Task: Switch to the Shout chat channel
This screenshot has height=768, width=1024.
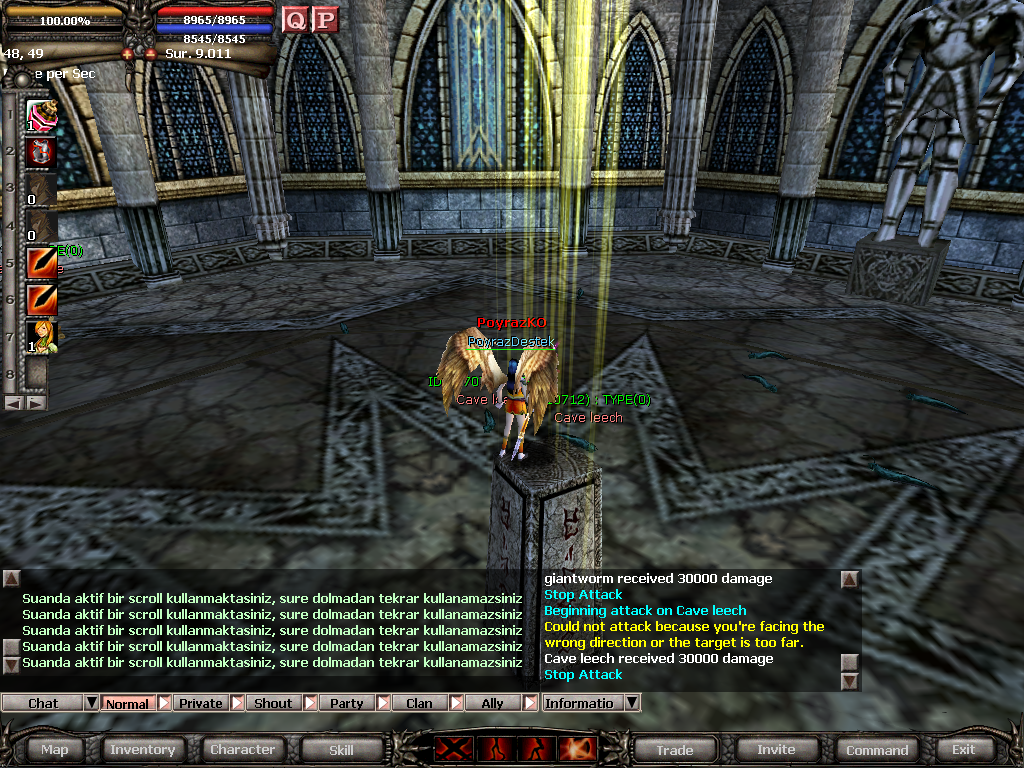Action: tap(273, 703)
